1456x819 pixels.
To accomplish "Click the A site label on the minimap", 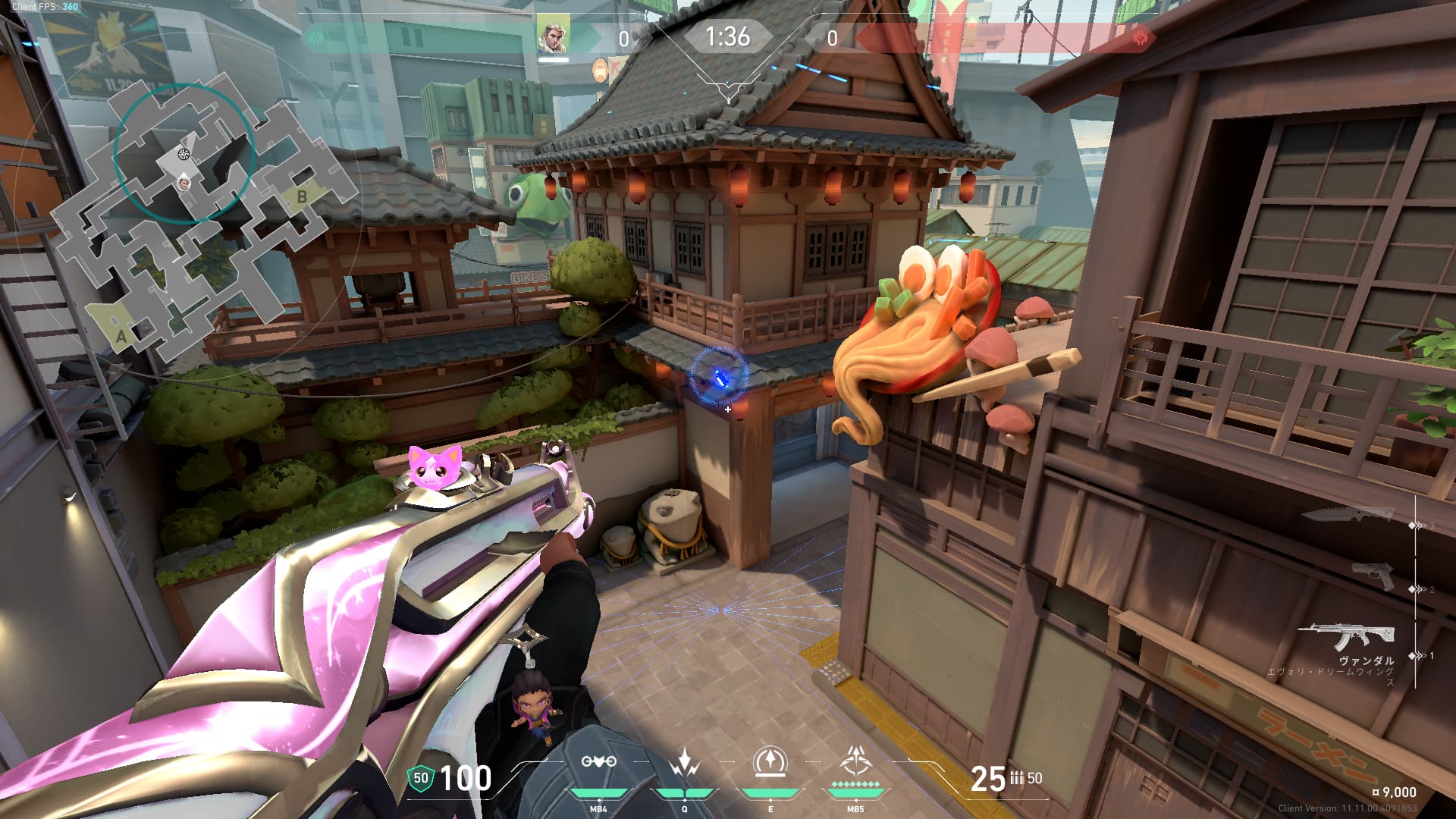I will [121, 337].
